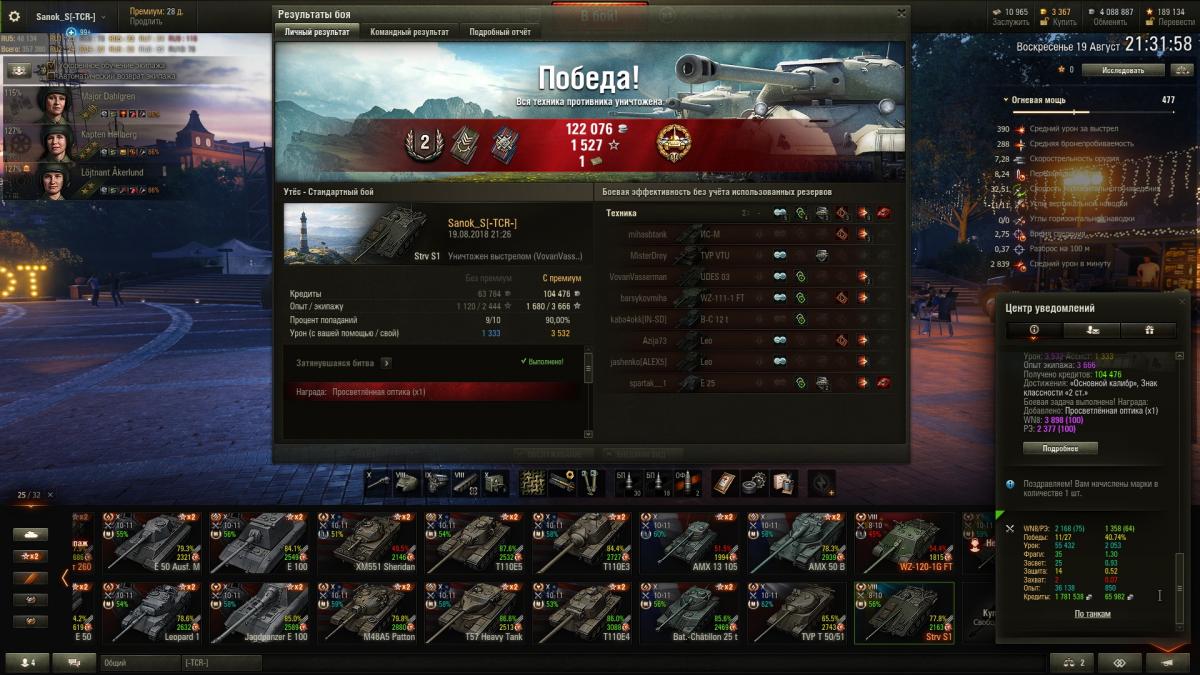Select the XM551 Sheridan tank

[x=368, y=544]
